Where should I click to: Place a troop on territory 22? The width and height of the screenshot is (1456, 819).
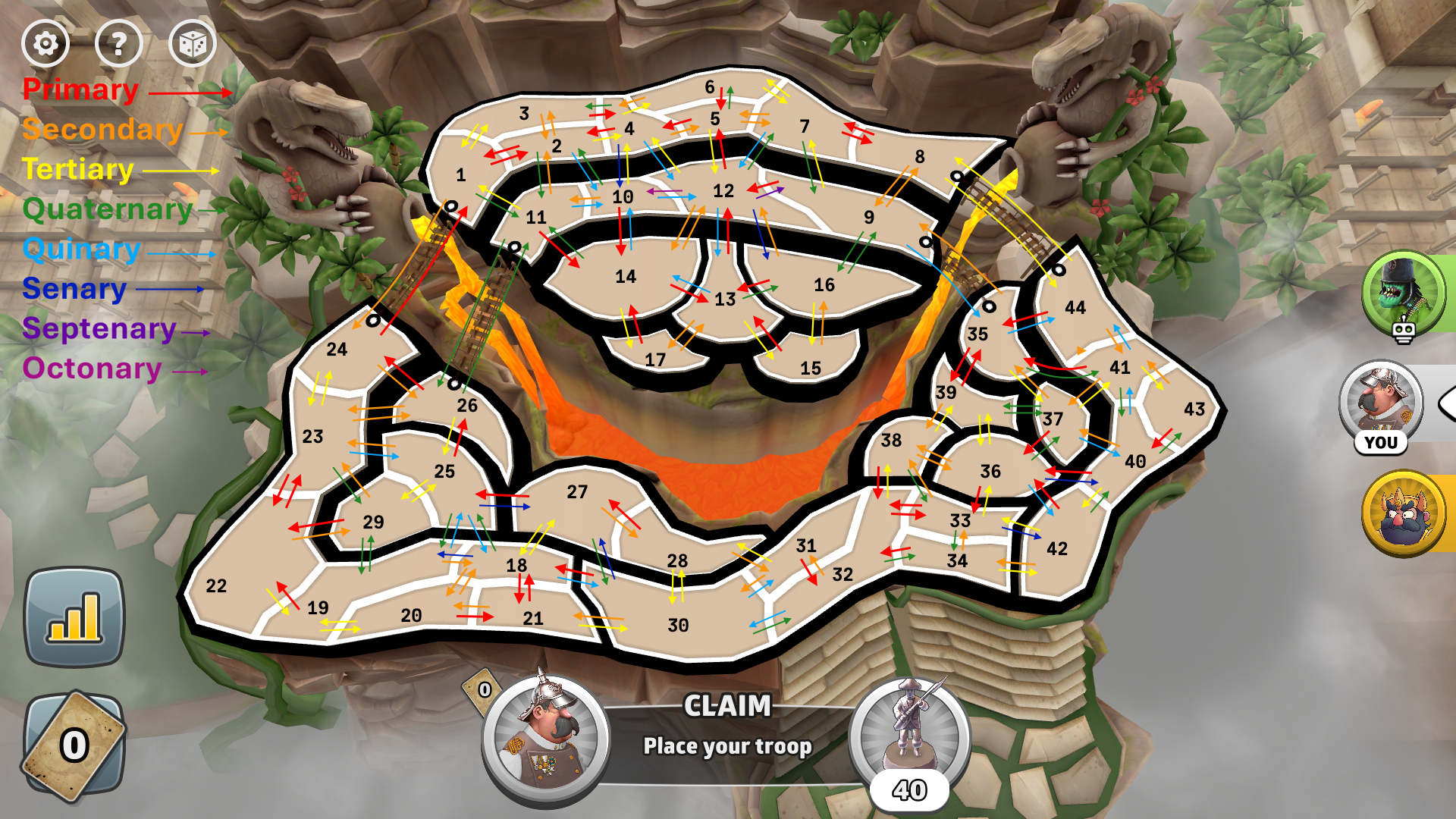[217, 586]
